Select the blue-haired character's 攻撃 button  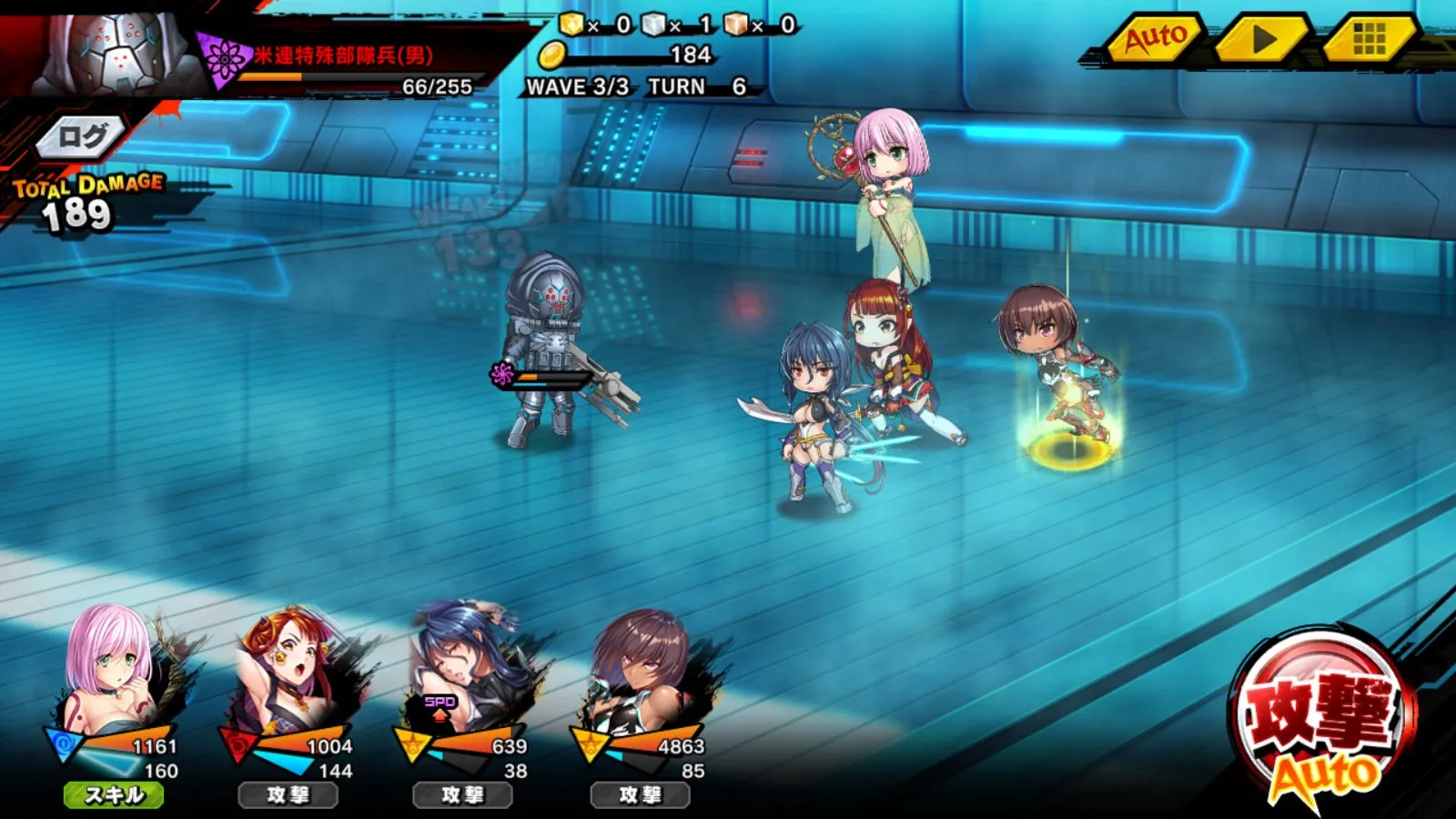point(463,795)
